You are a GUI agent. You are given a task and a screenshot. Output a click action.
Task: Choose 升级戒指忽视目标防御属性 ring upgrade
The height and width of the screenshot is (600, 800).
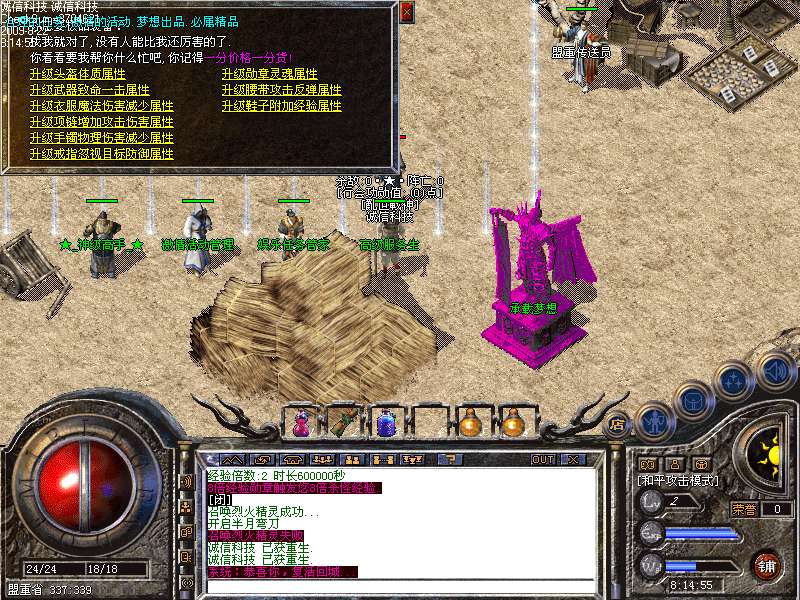pyautogui.click(x=101, y=154)
